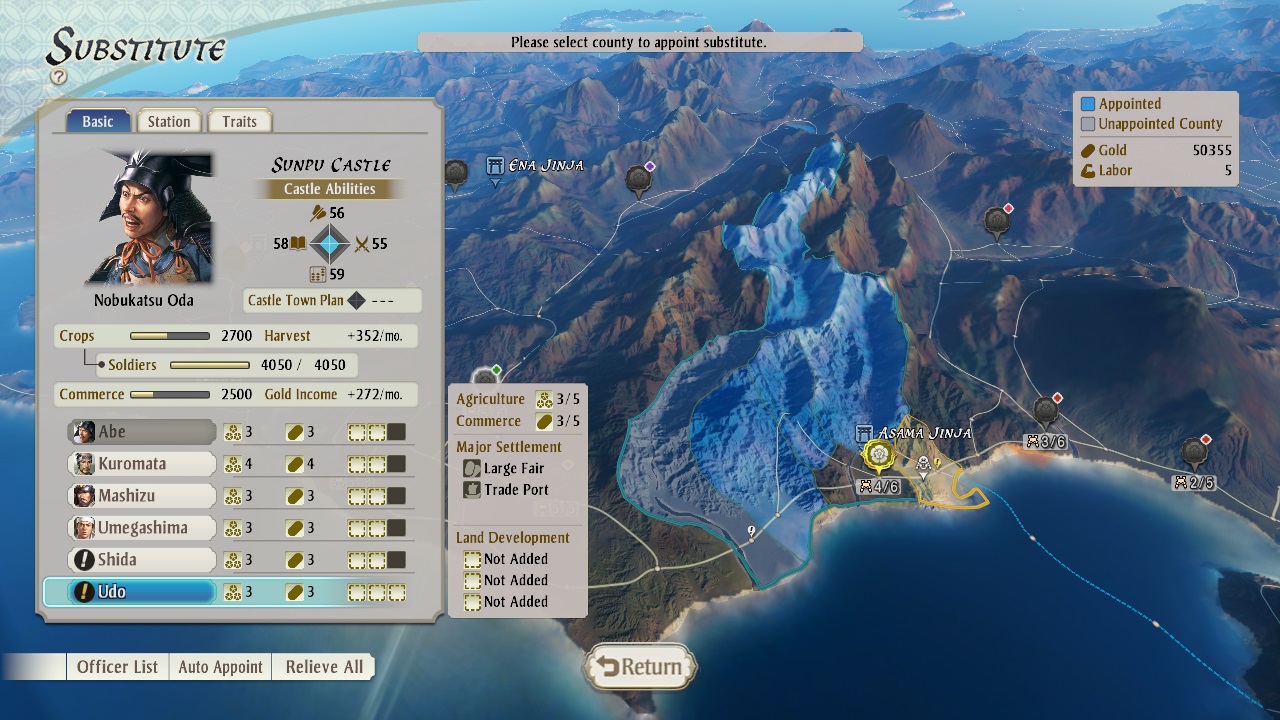
Task: Open the Castle Town Plan selector
Action: (x=332, y=300)
